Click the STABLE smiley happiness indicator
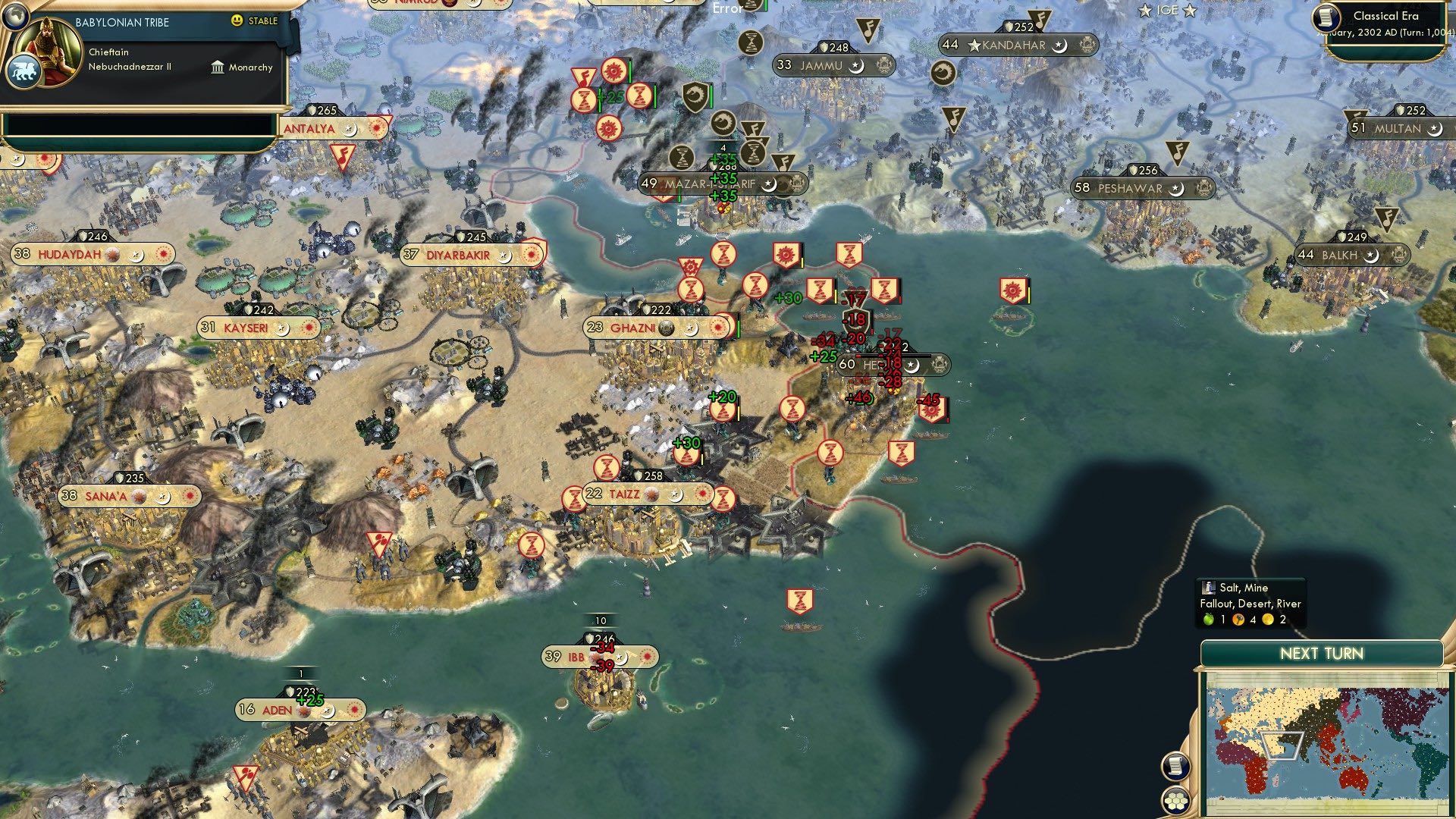This screenshot has width=1456, height=819. 237,22
